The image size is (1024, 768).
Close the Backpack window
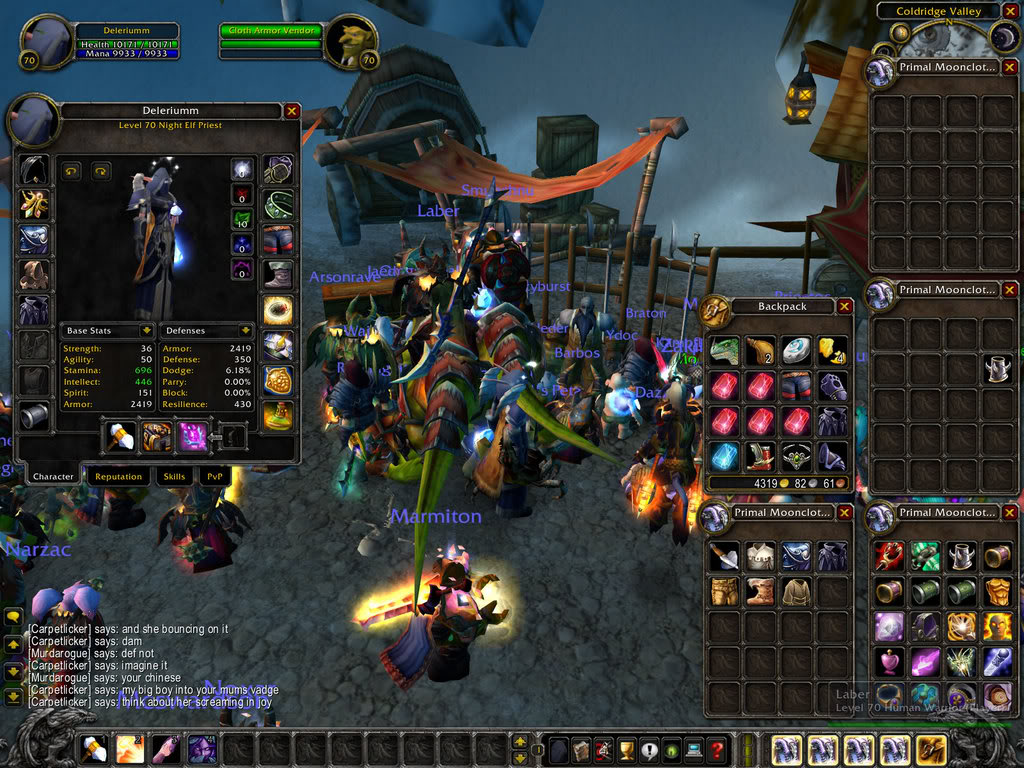click(845, 307)
